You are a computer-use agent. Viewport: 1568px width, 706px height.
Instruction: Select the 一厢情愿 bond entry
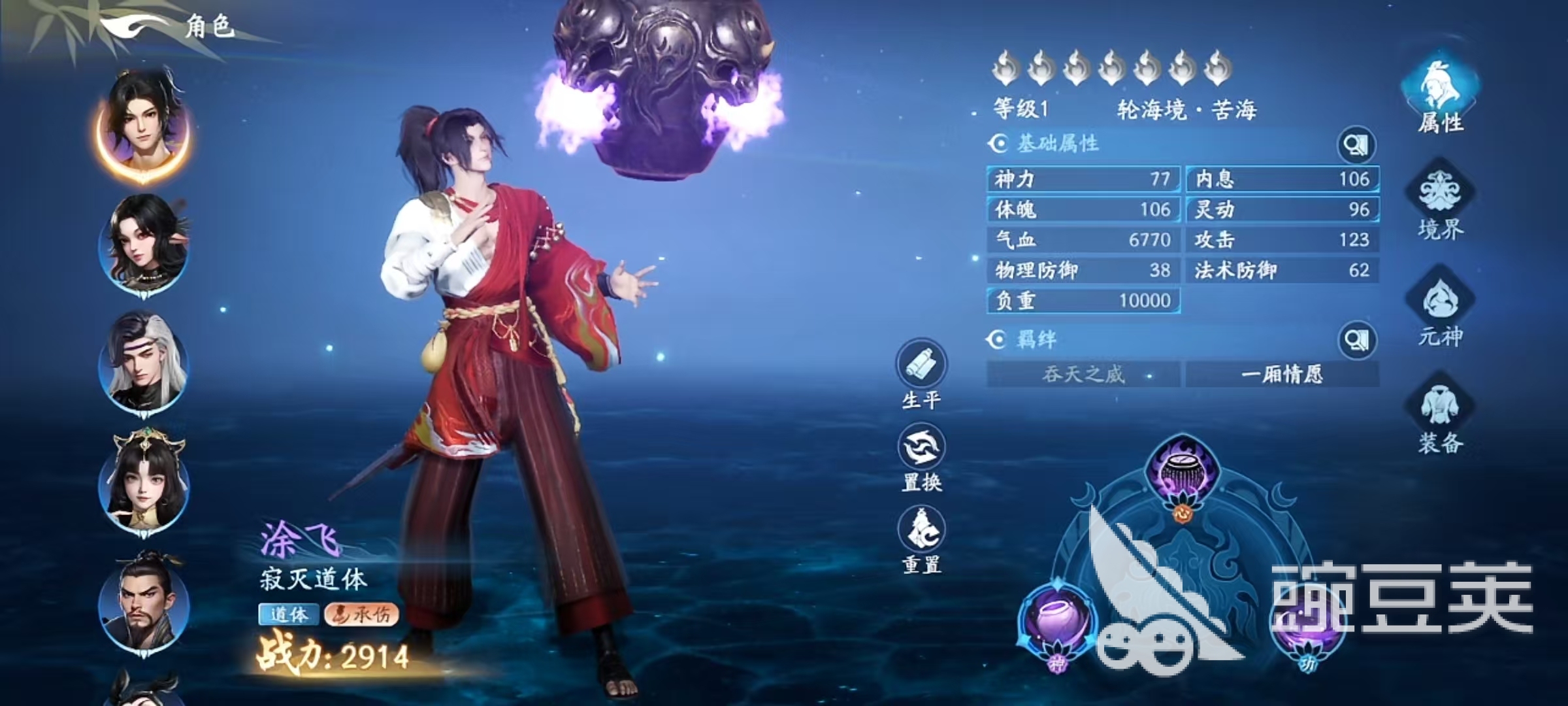coord(1282,375)
